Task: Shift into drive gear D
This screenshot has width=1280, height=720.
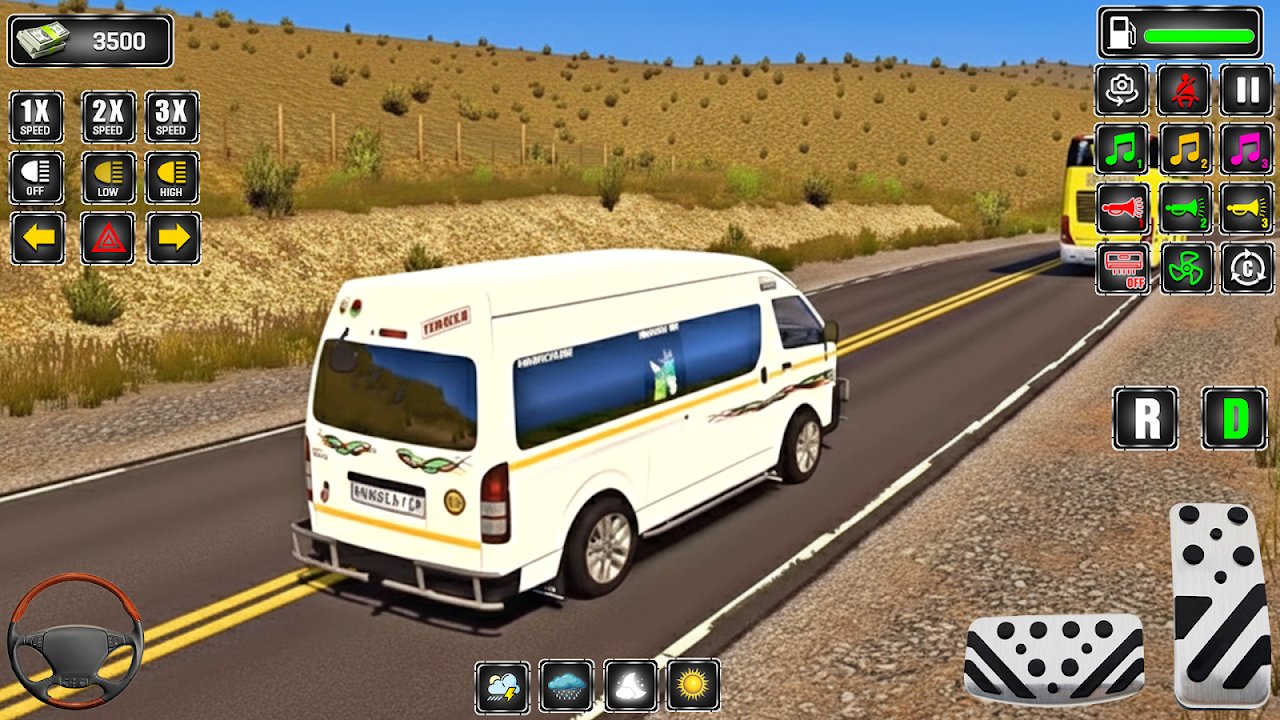Action: click(1234, 418)
